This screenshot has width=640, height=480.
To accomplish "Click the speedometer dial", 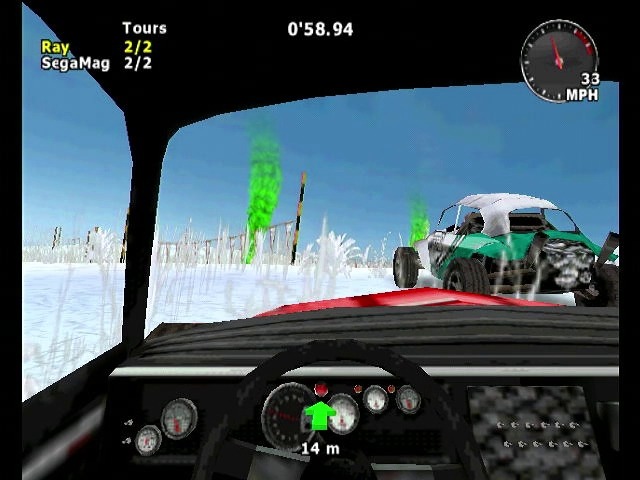I will [558, 57].
